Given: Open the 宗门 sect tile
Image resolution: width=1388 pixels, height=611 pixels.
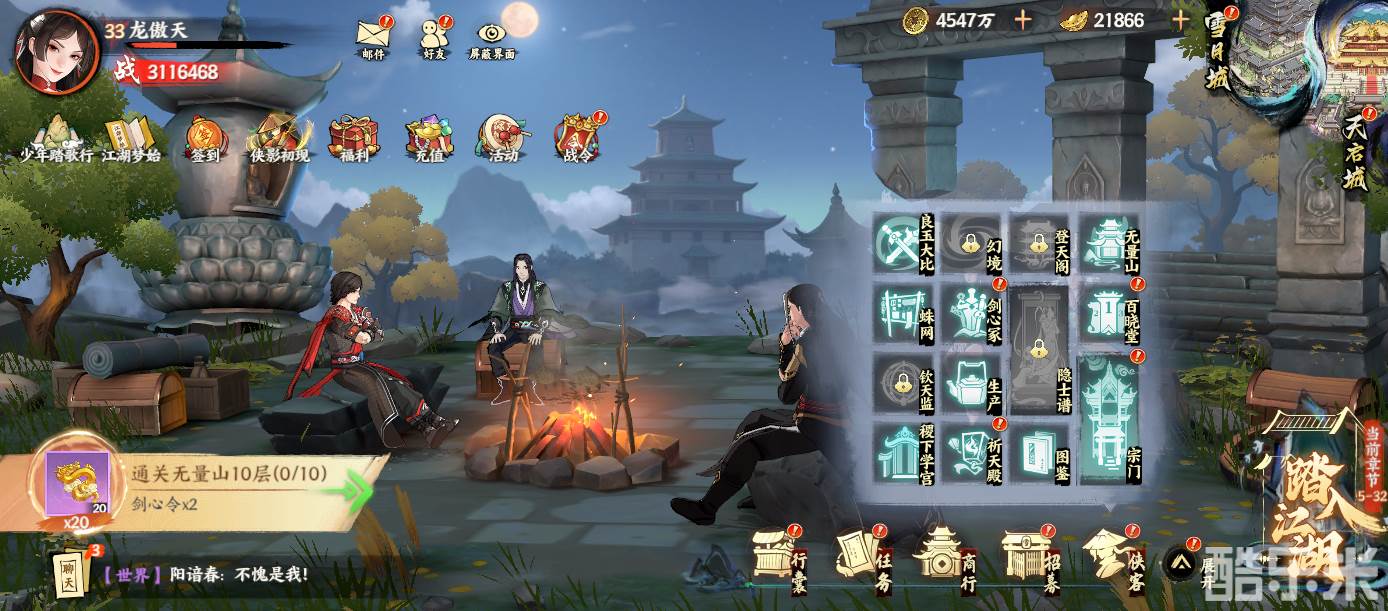Looking at the screenshot, I should (x=1111, y=418).
